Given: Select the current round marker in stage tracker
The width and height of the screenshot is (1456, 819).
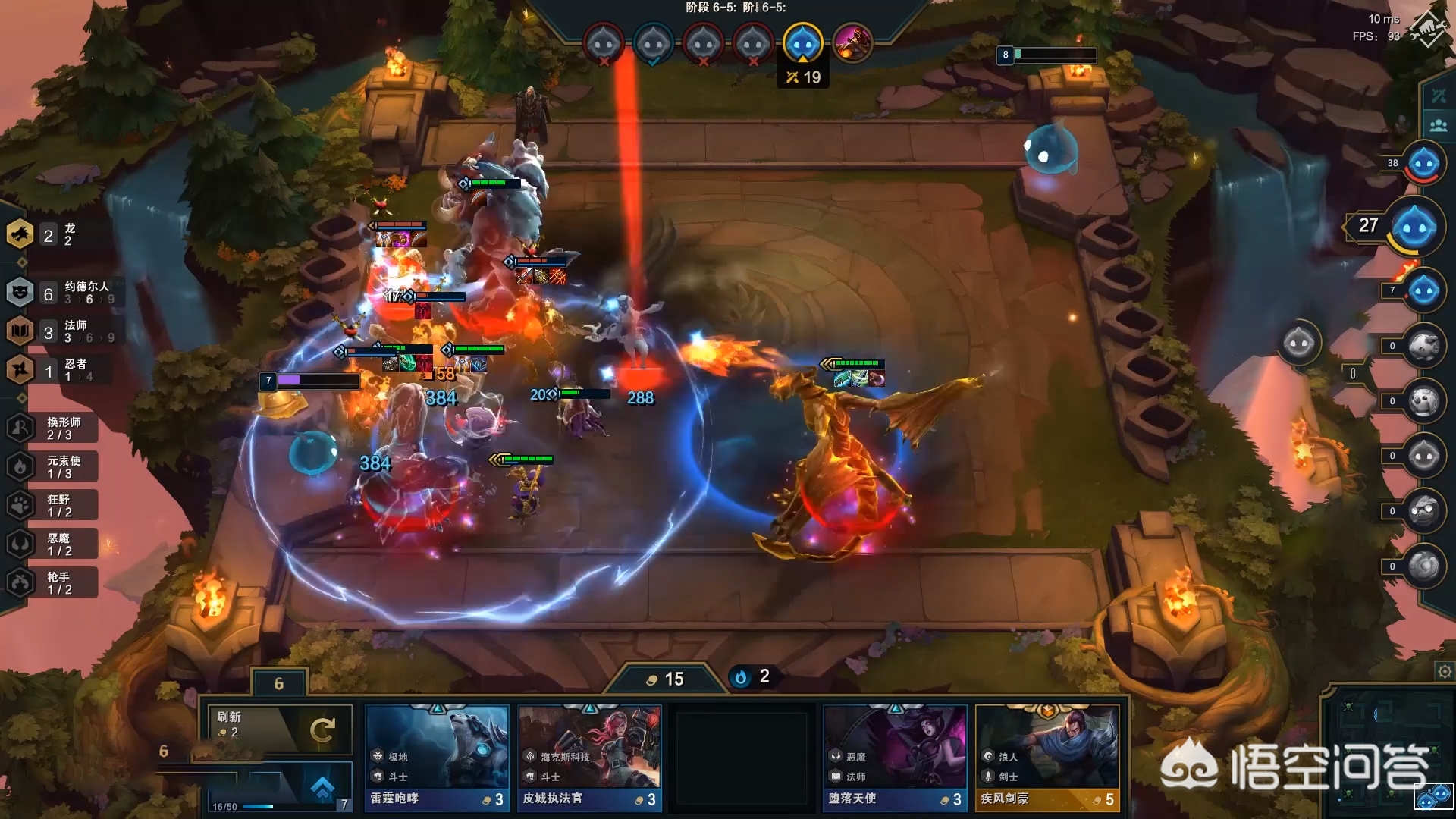Looking at the screenshot, I should (802, 43).
